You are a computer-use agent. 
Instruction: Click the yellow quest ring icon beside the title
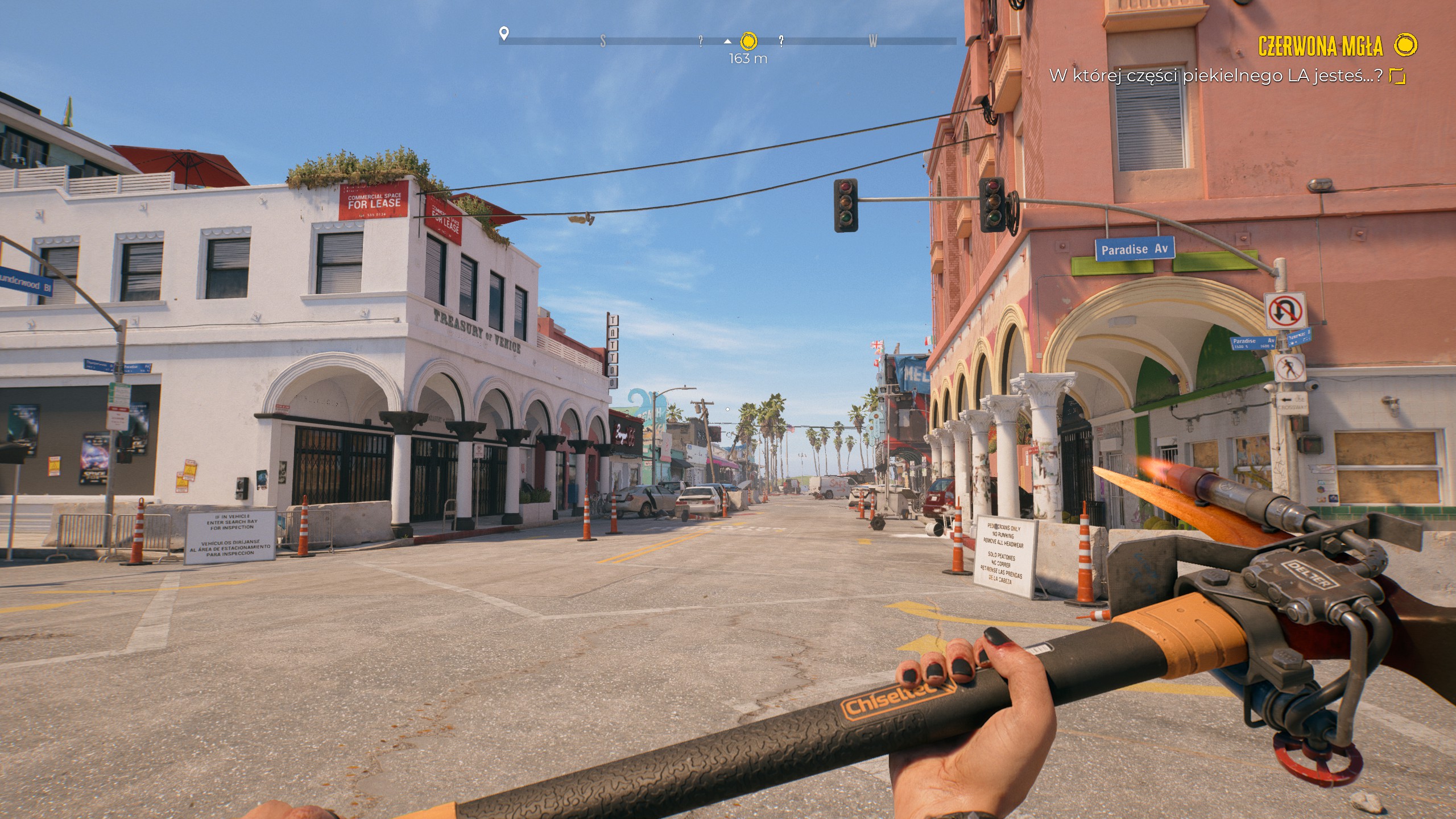pyautogui.click(x=1407, y=44)
